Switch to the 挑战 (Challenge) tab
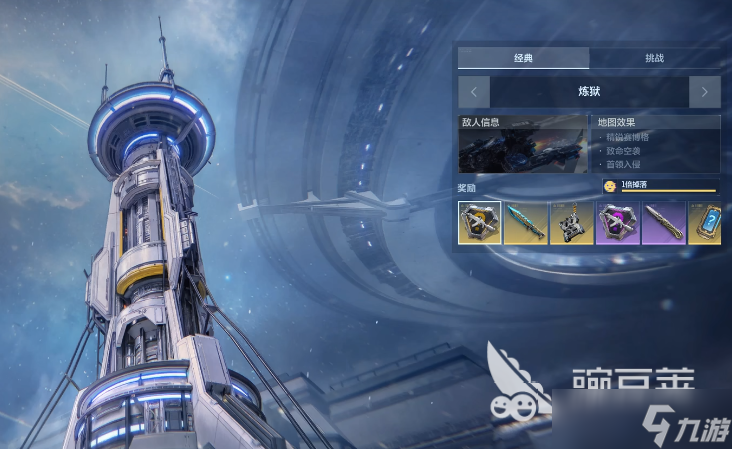Viewport: 732px width, 449px height. pyautogui.click(x=654, y=59)
